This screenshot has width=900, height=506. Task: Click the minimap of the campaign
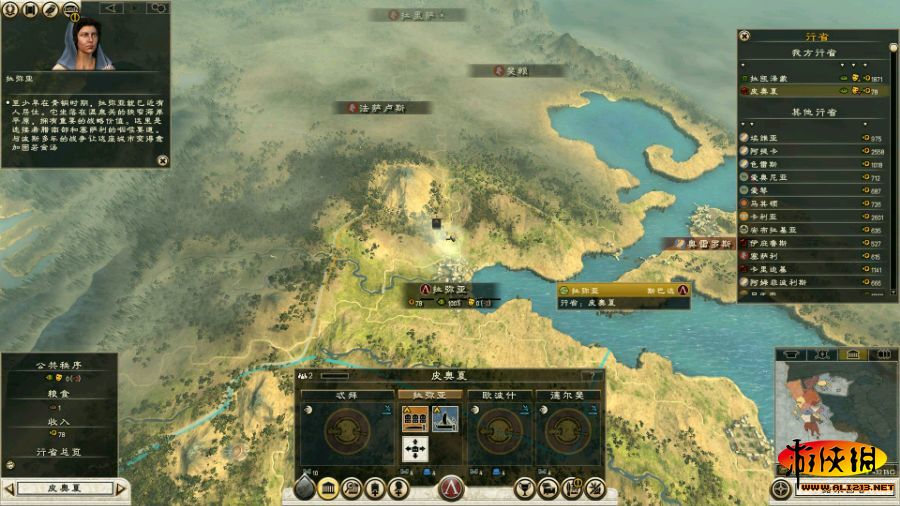click(x=822, y=420)
